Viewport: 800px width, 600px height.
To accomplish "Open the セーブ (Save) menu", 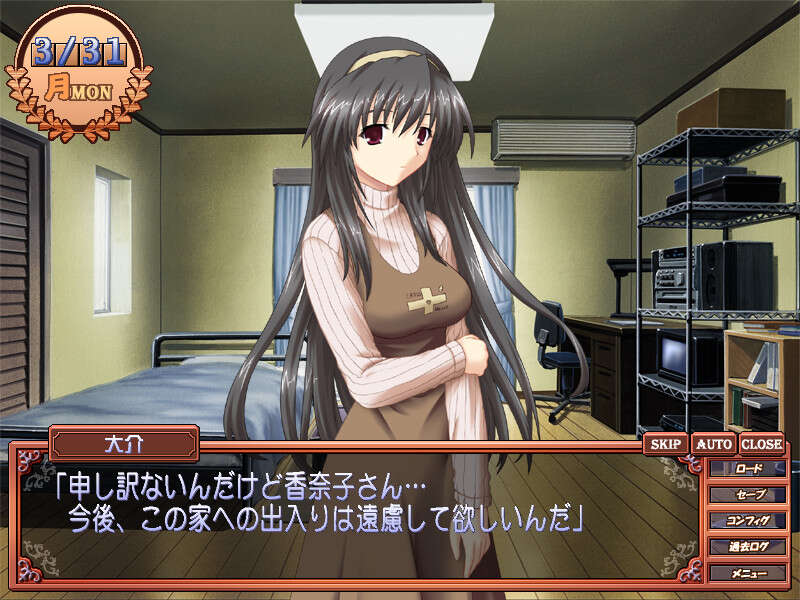I will pyautogui.click(x=747, y=494).
